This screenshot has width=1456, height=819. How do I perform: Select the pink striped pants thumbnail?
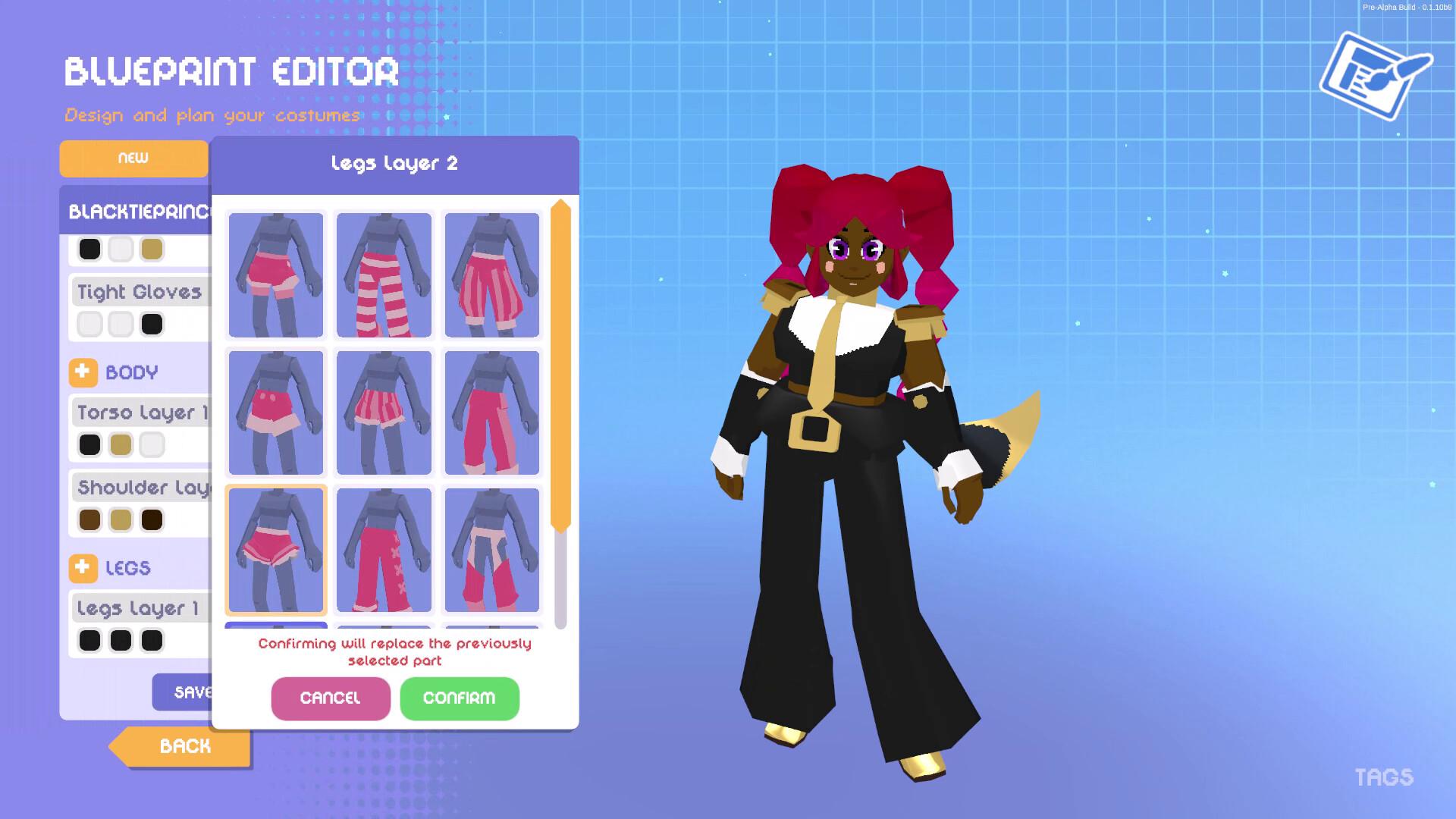coord(384,275)
